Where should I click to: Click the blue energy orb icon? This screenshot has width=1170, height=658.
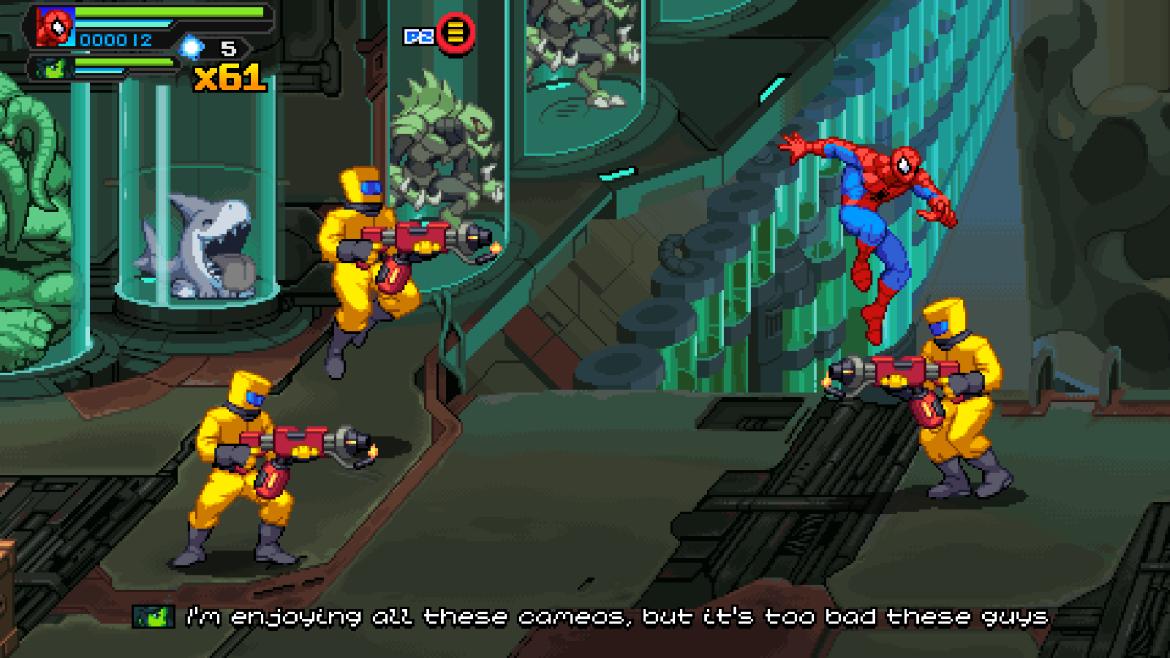pos(190,46)
